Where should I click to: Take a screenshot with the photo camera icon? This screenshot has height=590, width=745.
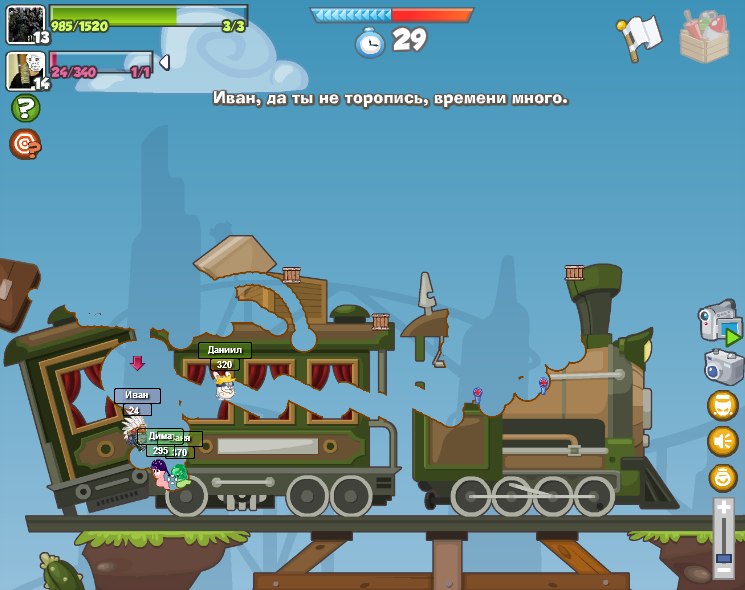722,366
